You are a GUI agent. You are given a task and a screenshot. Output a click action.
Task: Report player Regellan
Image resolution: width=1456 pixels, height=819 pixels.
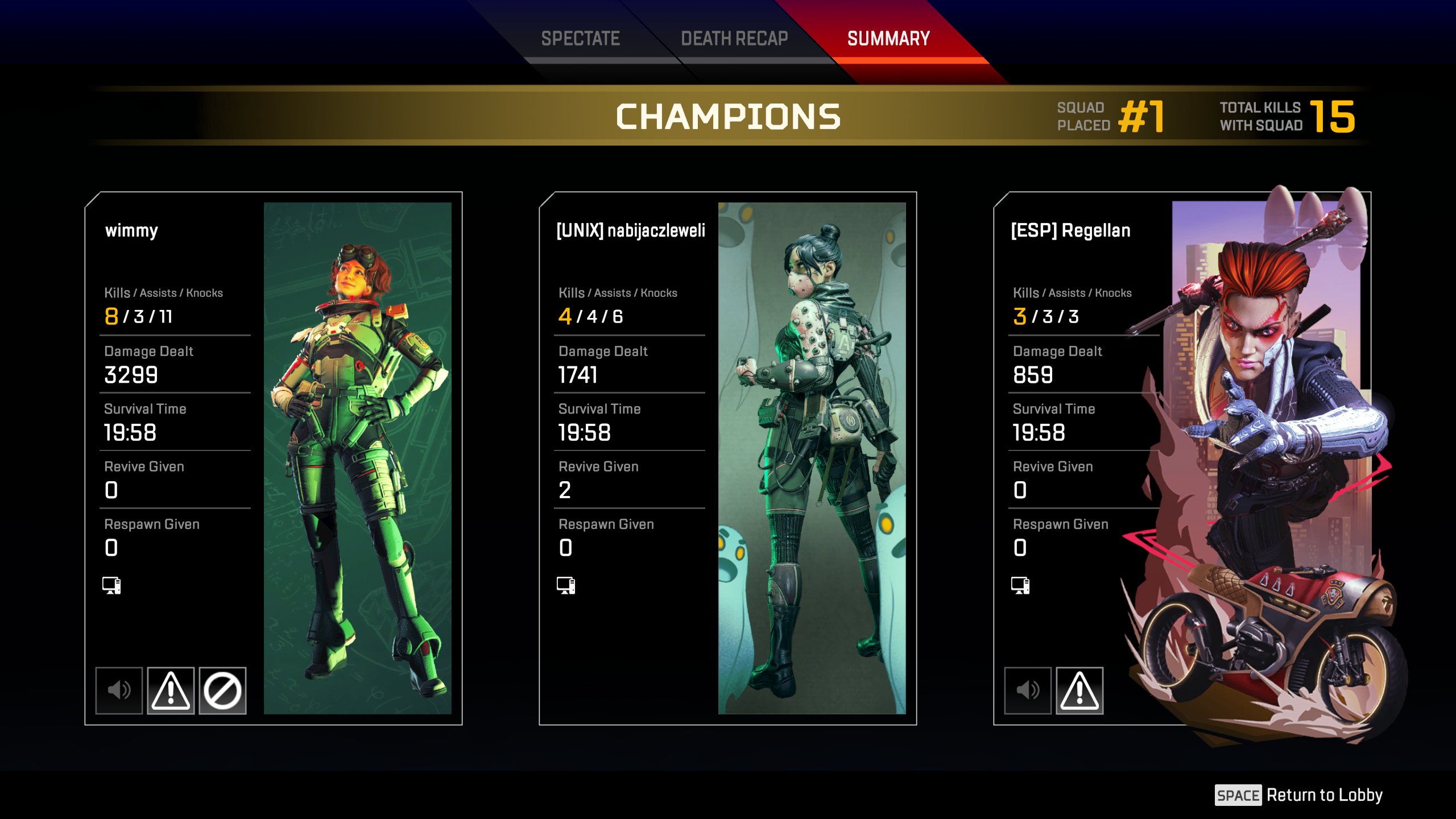point(1079,690)
